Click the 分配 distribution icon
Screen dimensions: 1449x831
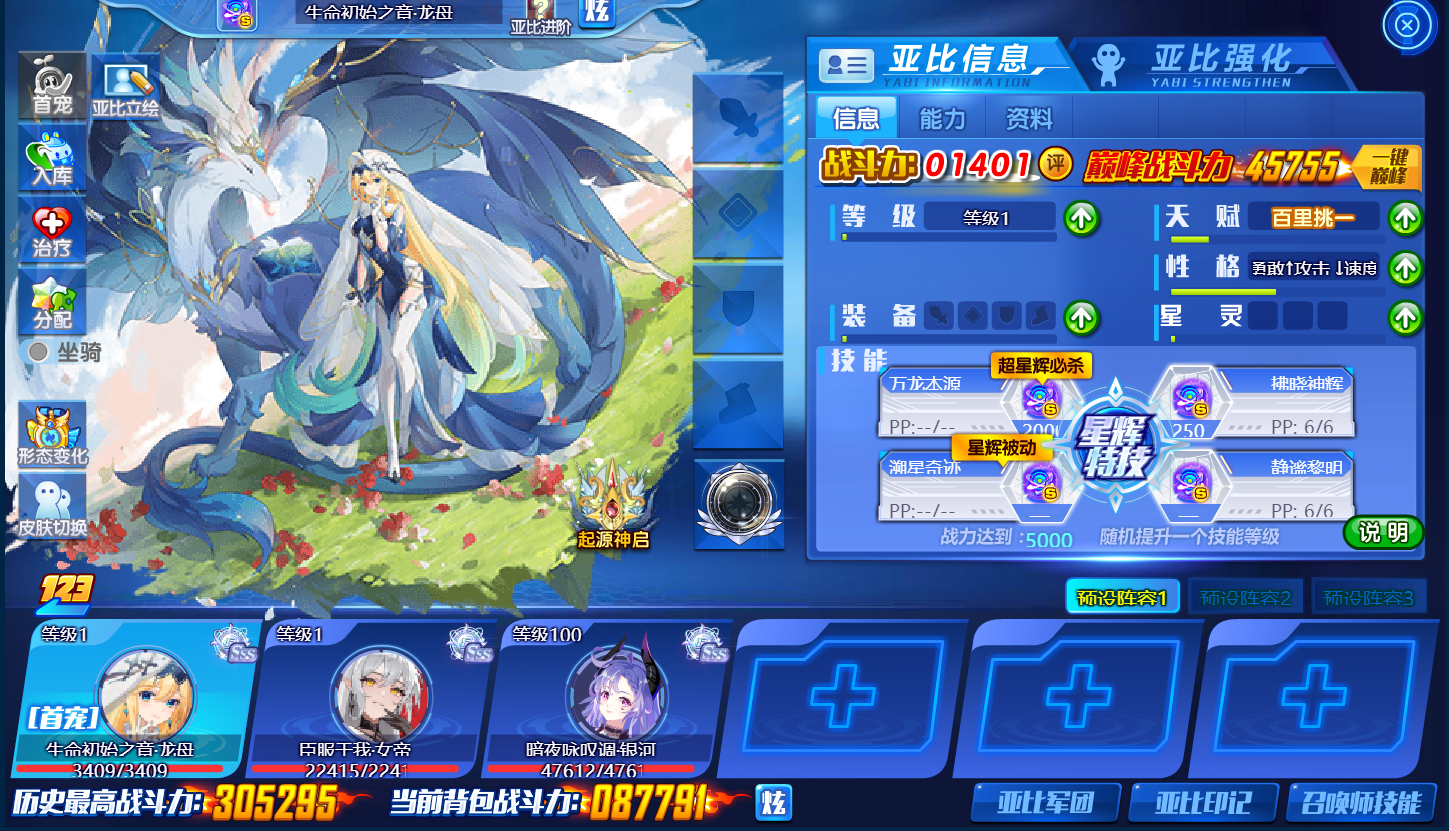coord(51,301)
